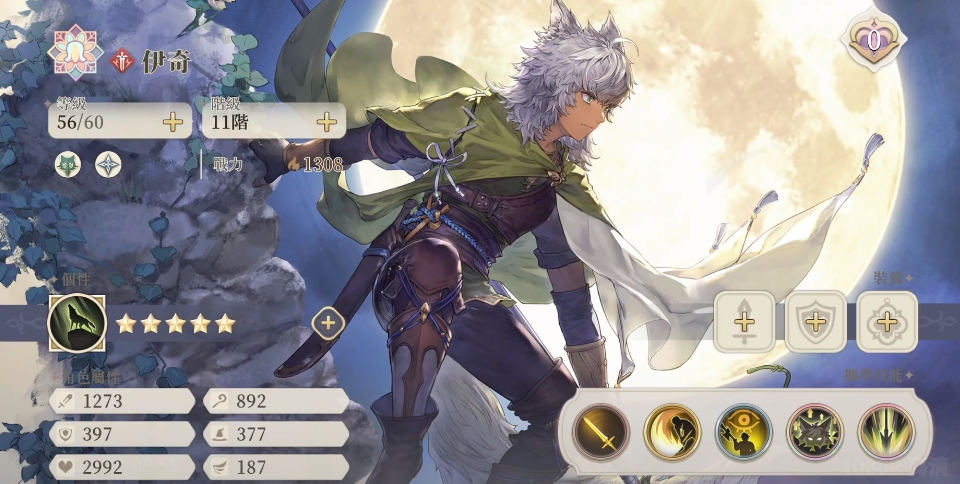Image resolution: width=960 pixels, height=484 pixels.
Task: Open the empty accessory equipment slot
Action: click(x=886, y=322)
